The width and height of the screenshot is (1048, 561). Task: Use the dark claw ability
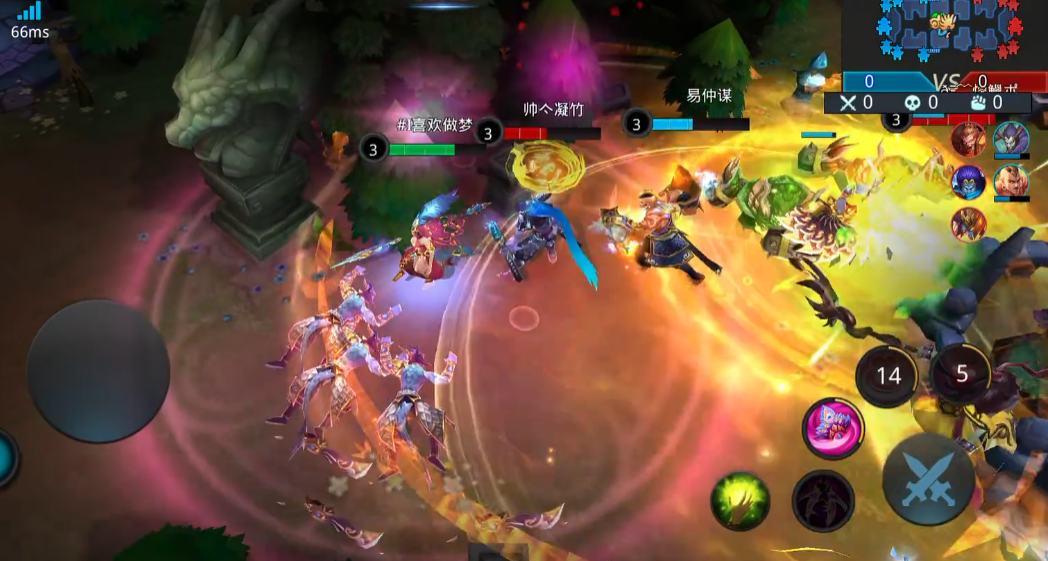823,500
